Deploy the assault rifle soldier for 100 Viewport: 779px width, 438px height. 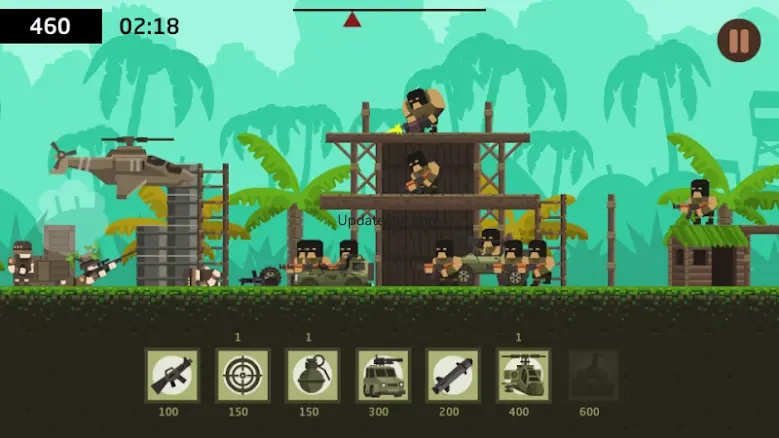172,375
